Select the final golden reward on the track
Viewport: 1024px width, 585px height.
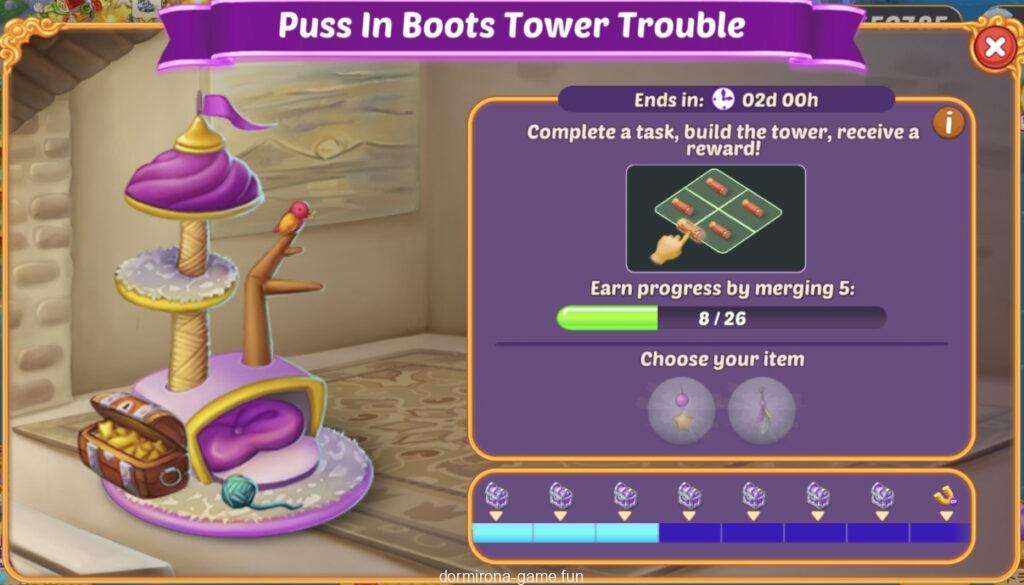pyautogui.click(x=944, y=495)
